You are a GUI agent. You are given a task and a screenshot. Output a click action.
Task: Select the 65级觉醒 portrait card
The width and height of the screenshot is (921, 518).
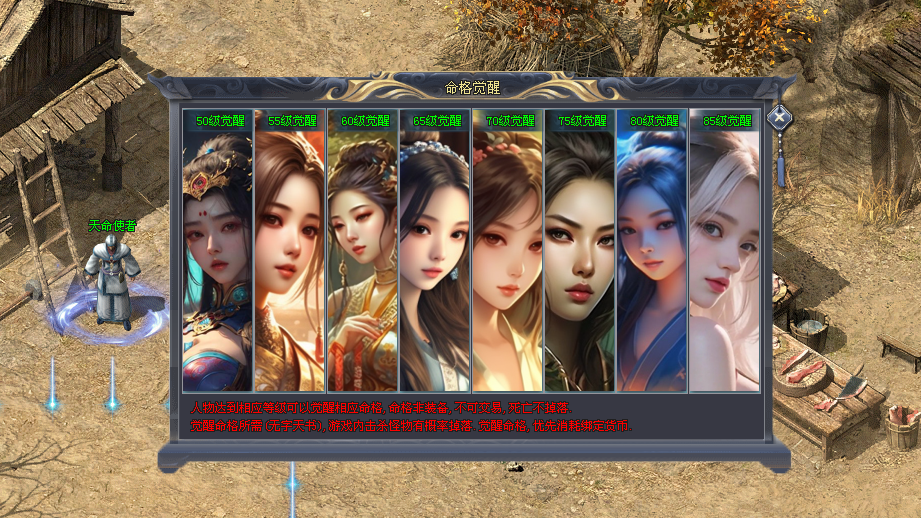[x=435, y=250]
